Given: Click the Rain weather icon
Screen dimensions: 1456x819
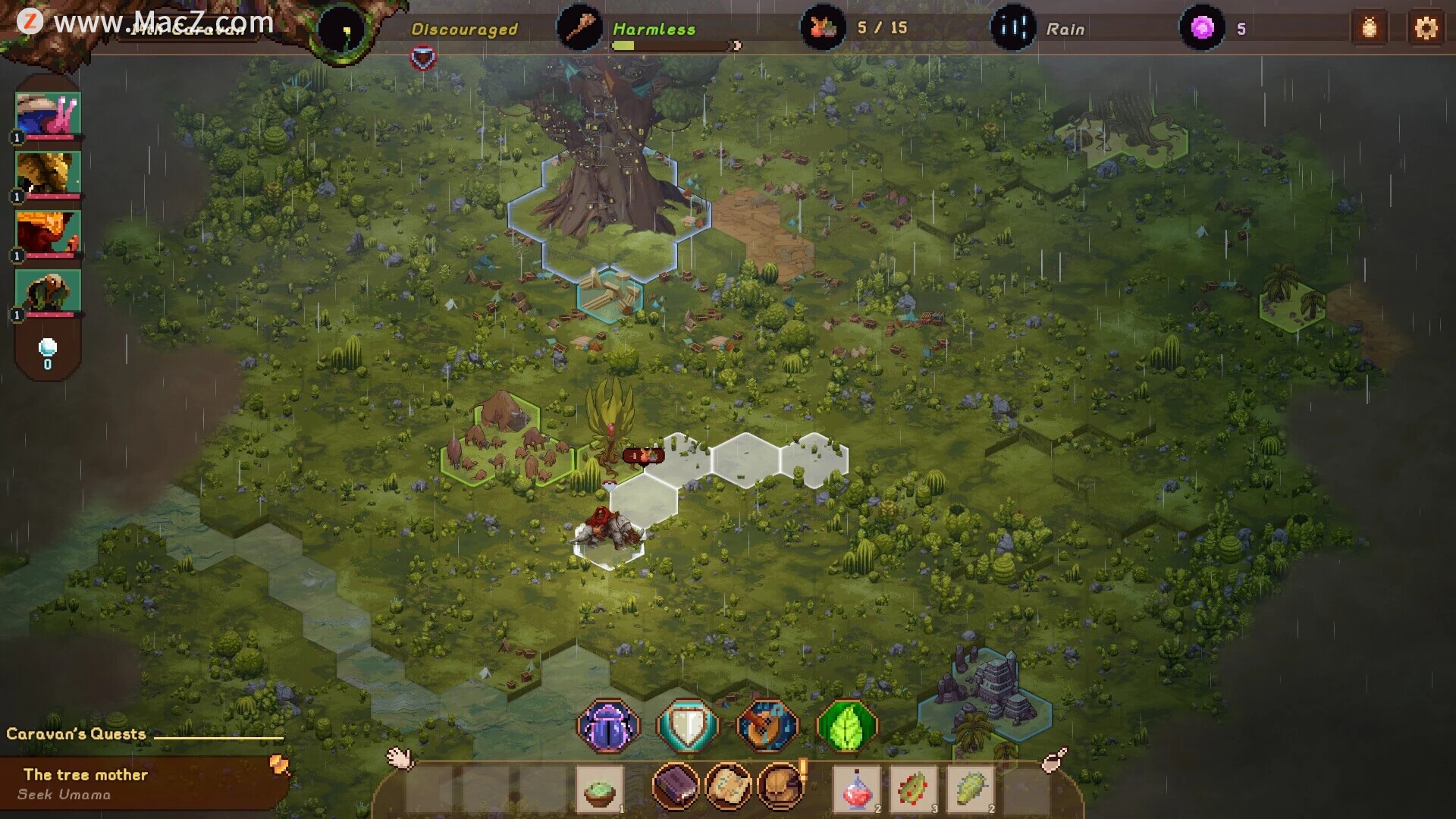Looking at the screenshot, I should tap(1013, 28).
